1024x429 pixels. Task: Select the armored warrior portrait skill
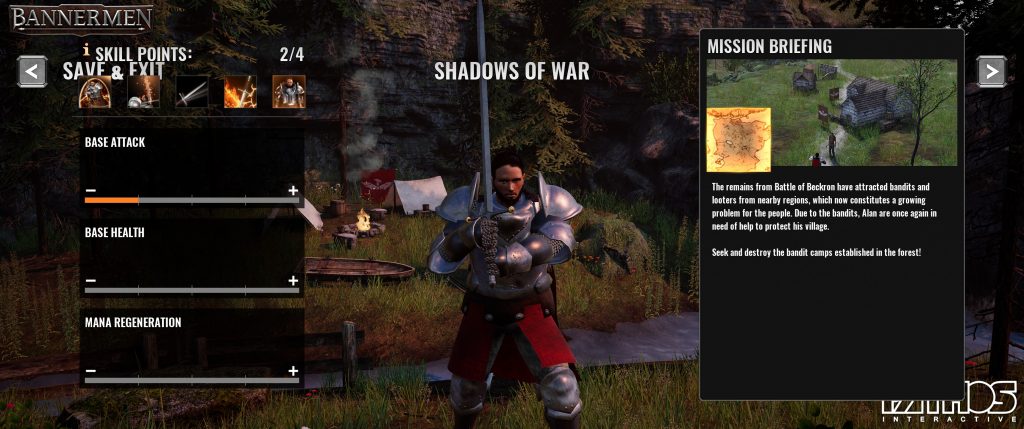[289, 92]
